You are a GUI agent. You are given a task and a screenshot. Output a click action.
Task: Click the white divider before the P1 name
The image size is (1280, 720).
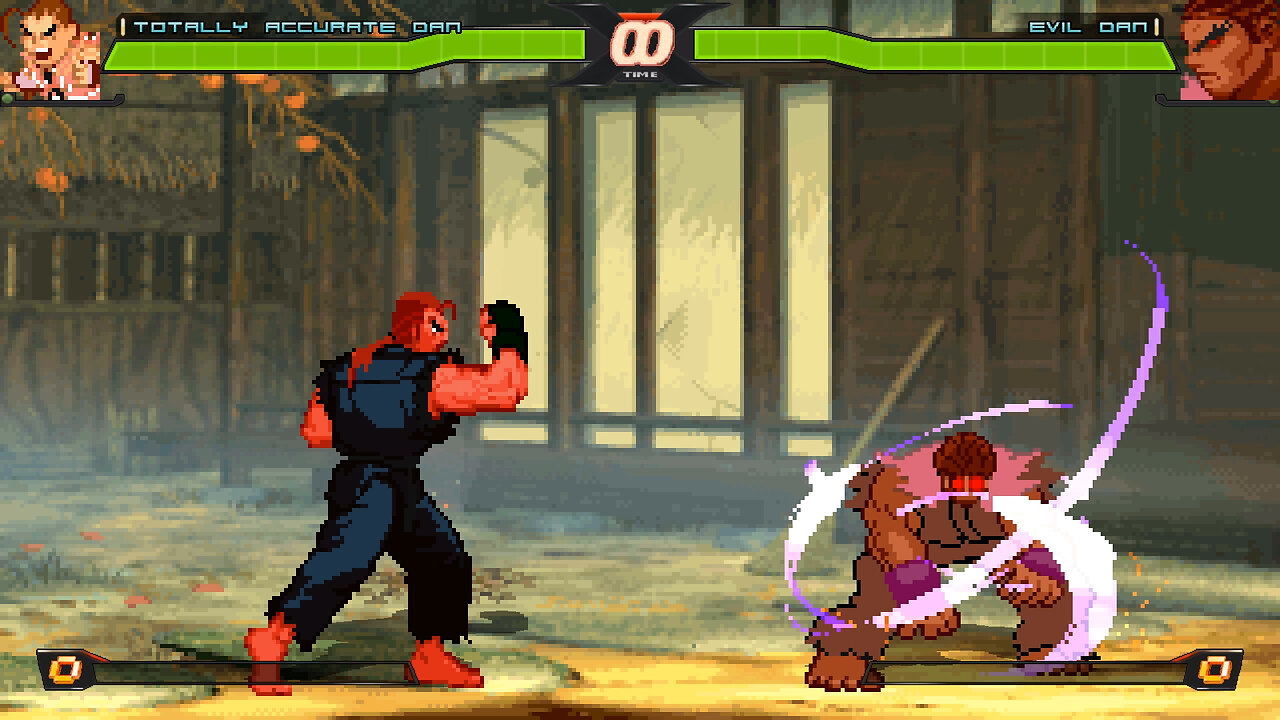tap(124, 28)
